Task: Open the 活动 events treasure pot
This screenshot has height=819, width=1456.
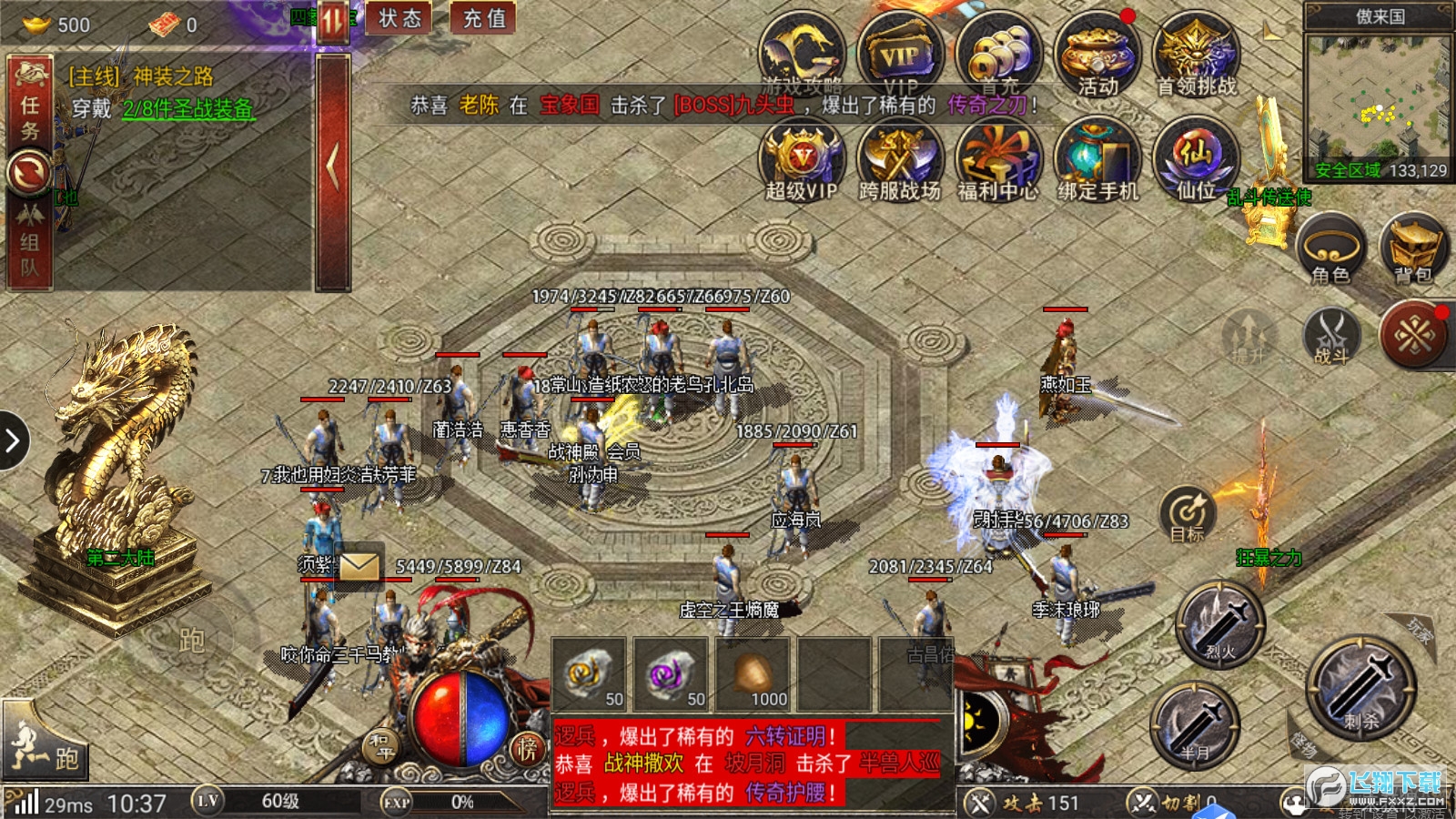Action: tap(1097, 55)
